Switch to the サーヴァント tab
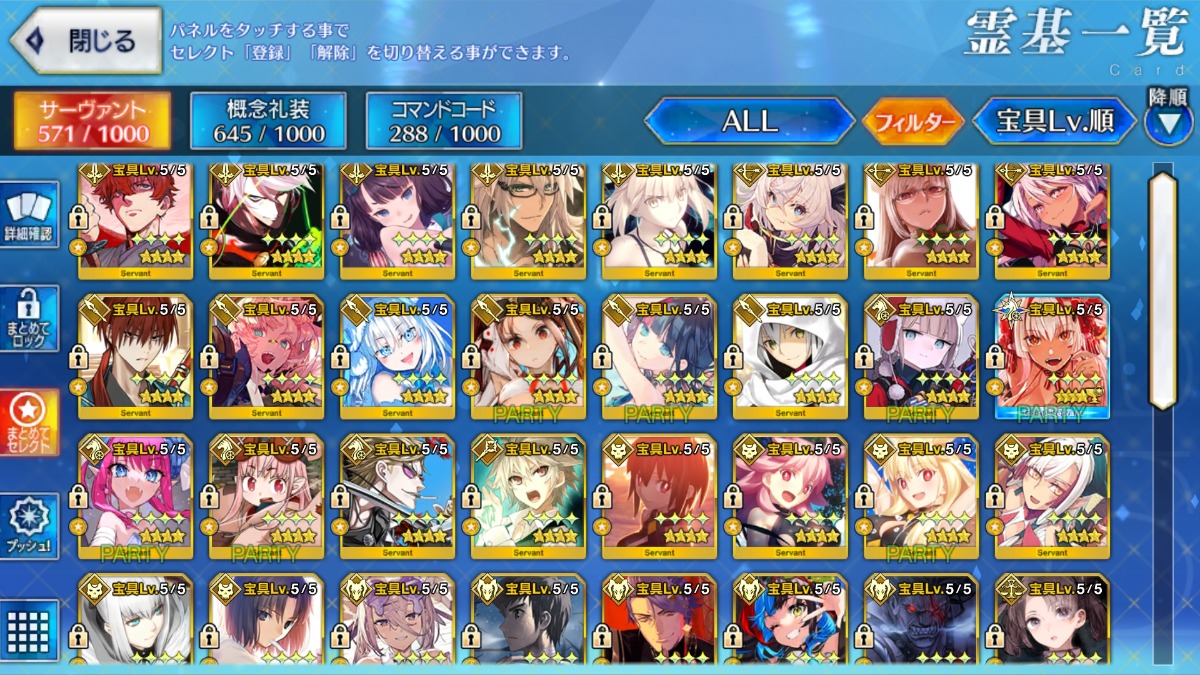Screen dimensions: 1200x675 [x=92, y=121]
